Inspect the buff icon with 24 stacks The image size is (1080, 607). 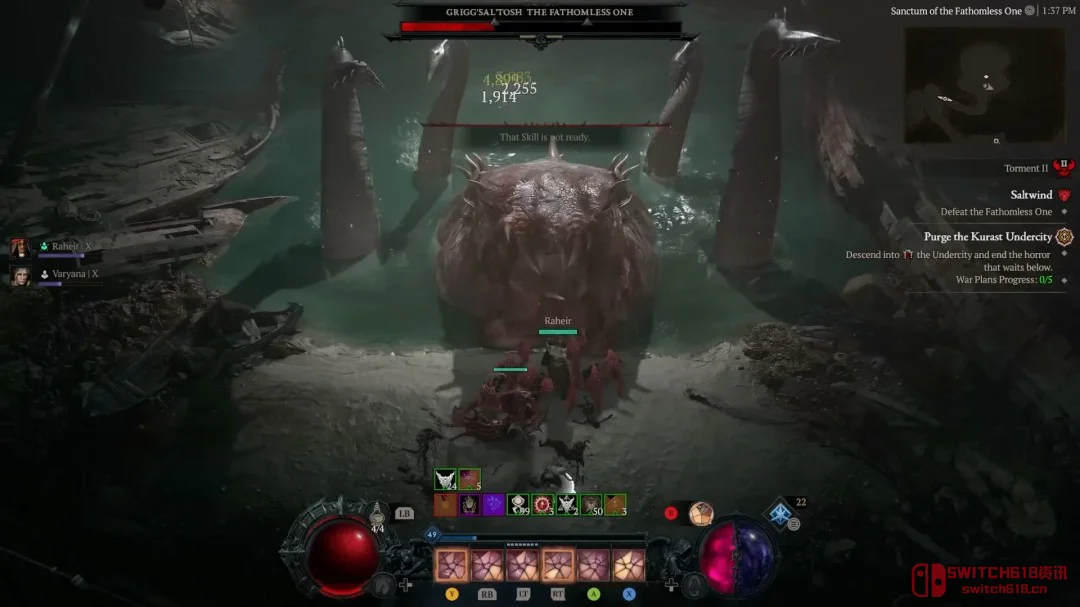[445, 480]
